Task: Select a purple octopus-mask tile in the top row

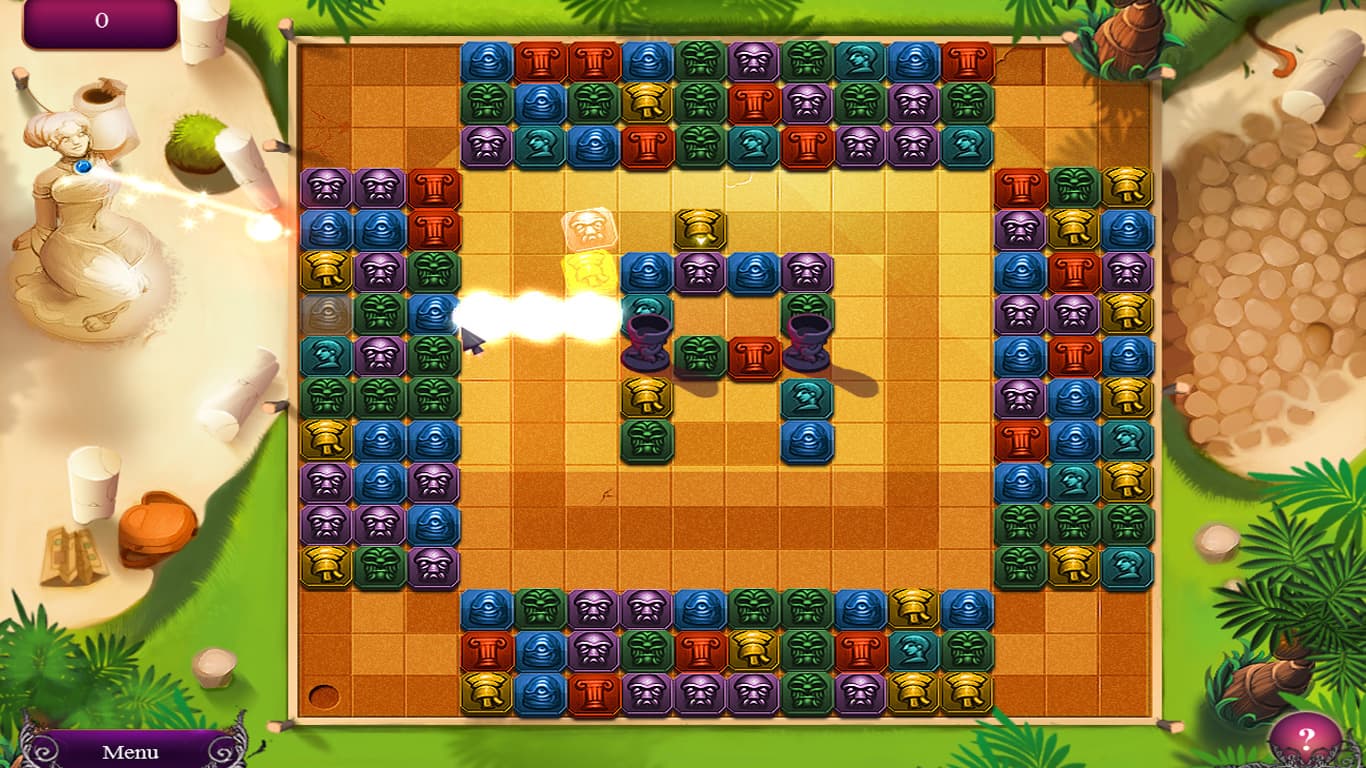Action: (x=751, y=58)
